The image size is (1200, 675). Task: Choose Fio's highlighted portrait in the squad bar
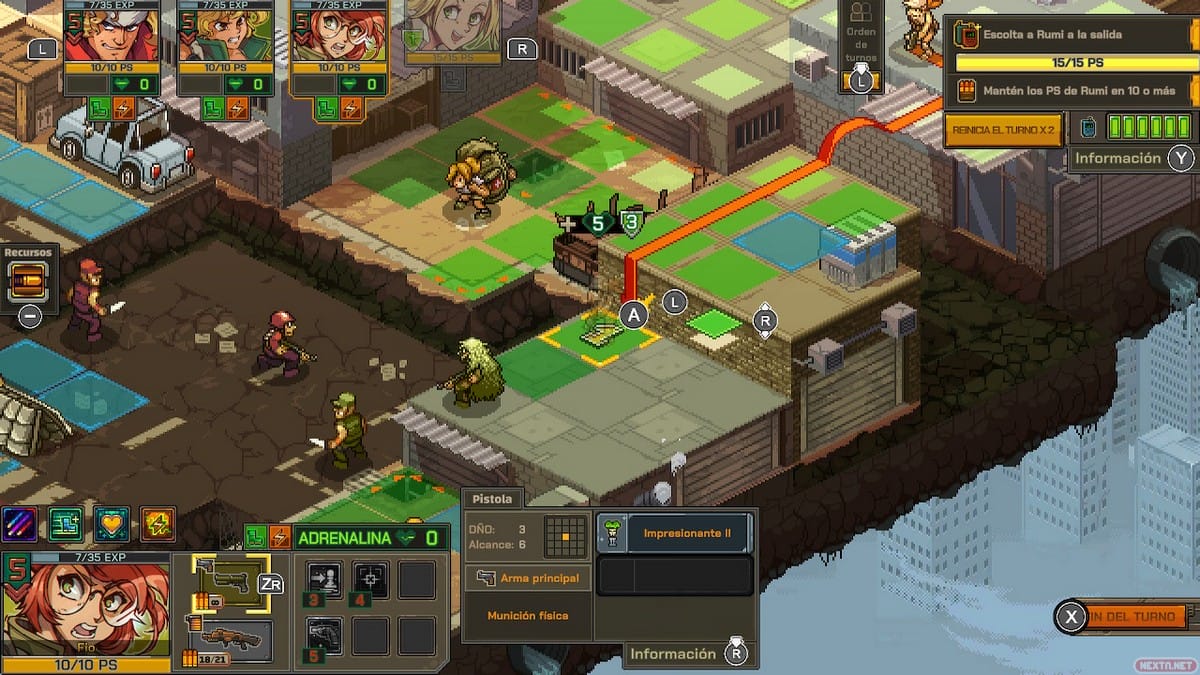(326, 36)
